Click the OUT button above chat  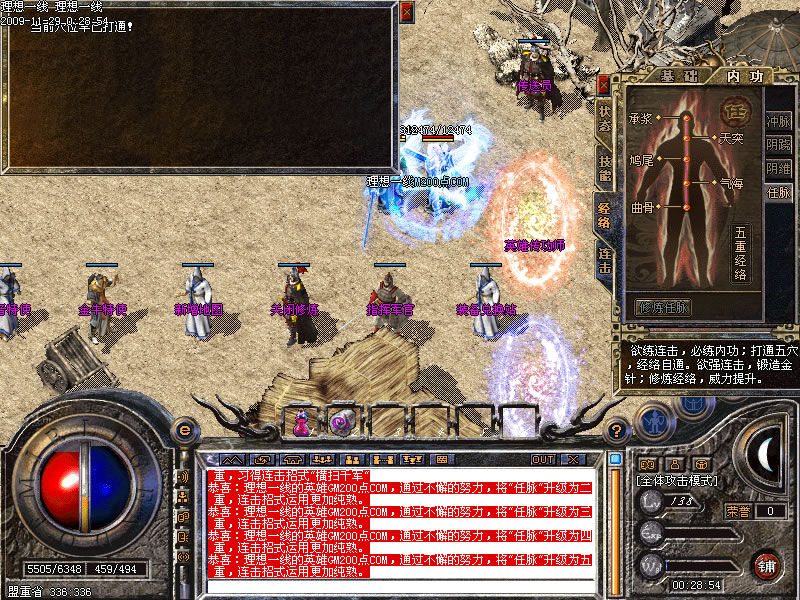(542, 459)
